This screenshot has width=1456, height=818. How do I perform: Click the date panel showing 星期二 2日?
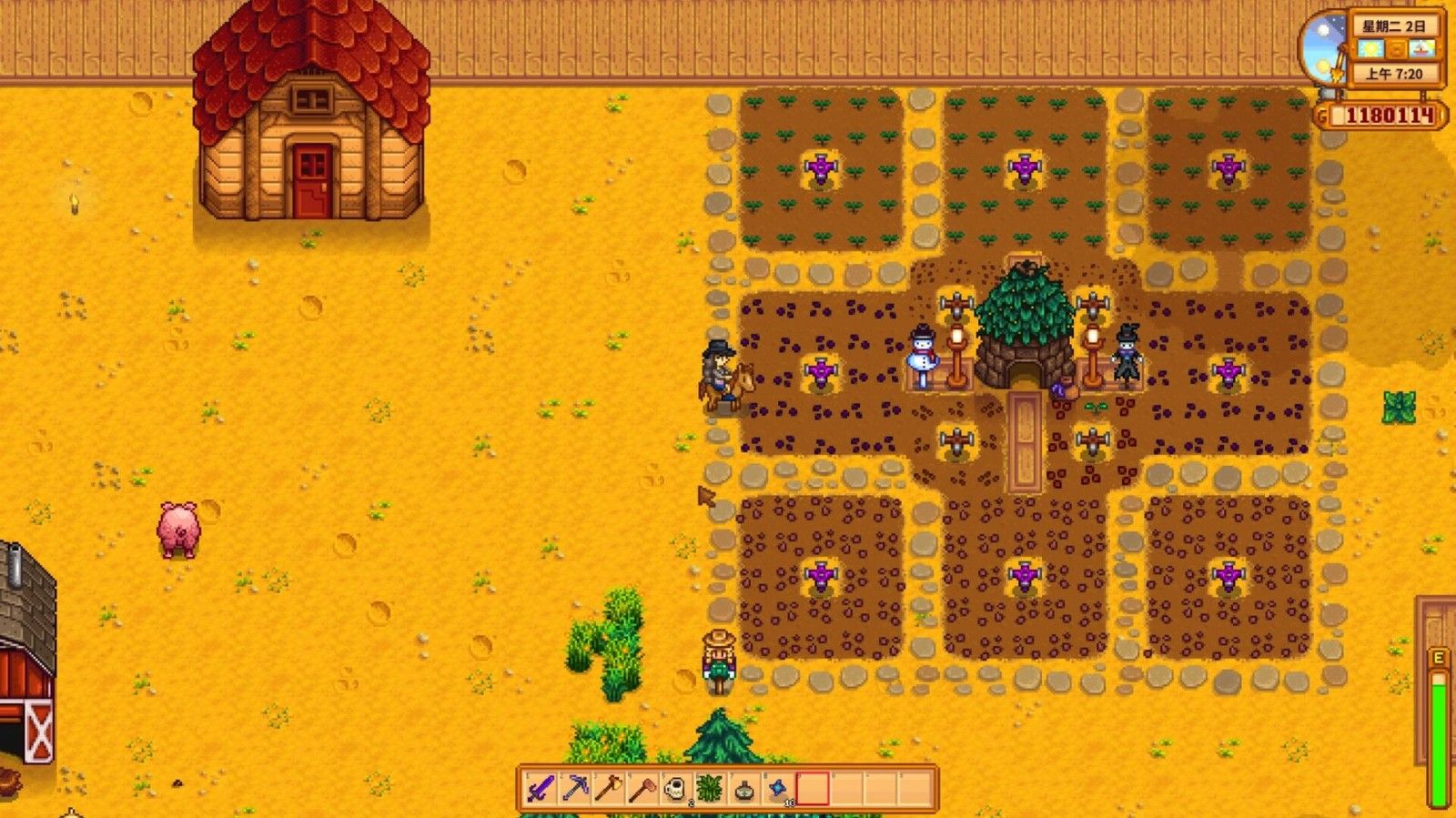pos(1393,26)
